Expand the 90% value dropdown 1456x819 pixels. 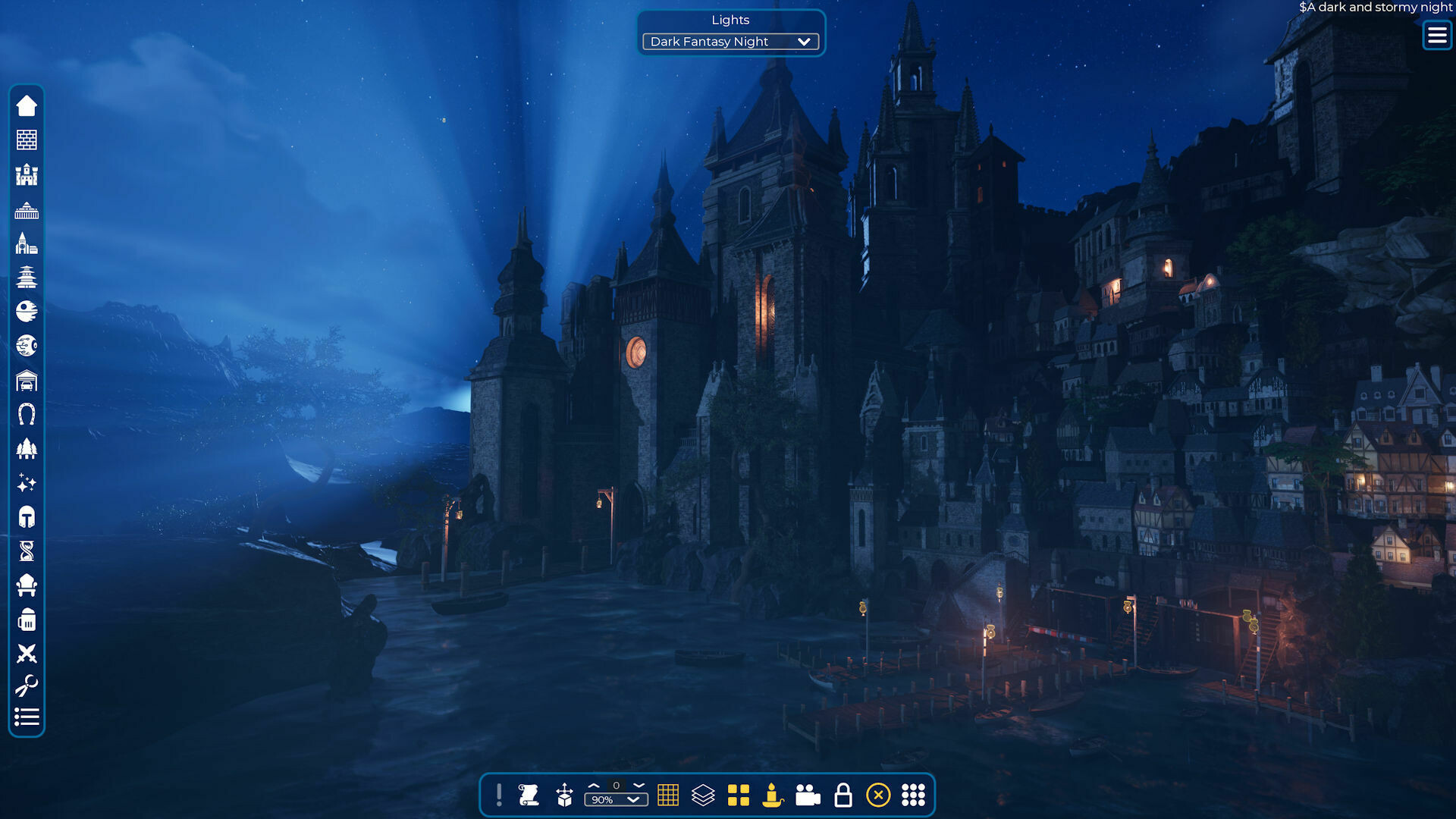616,799
